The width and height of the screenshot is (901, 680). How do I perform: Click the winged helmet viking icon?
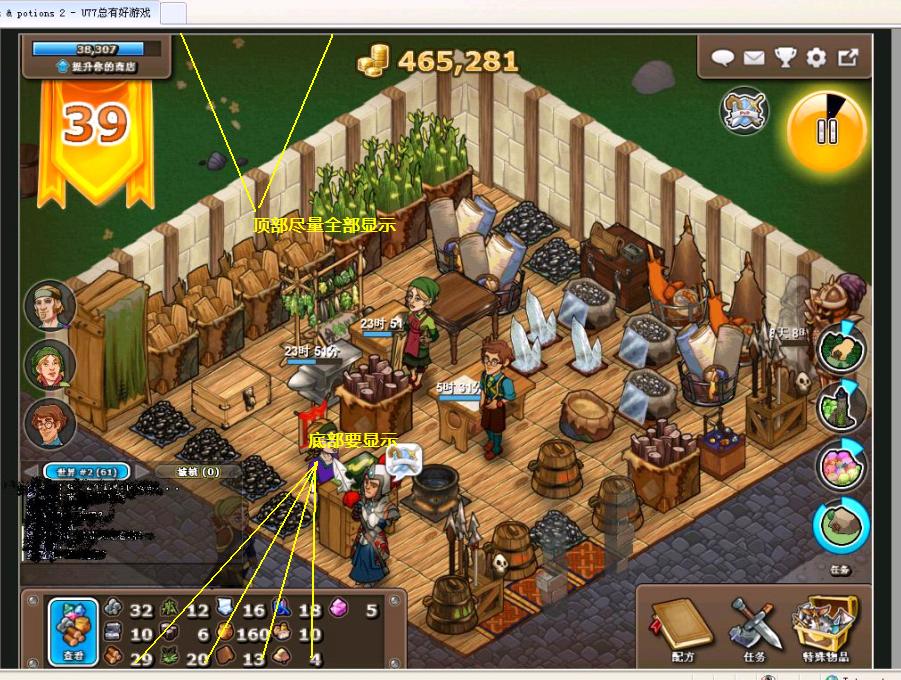point(744,111)
